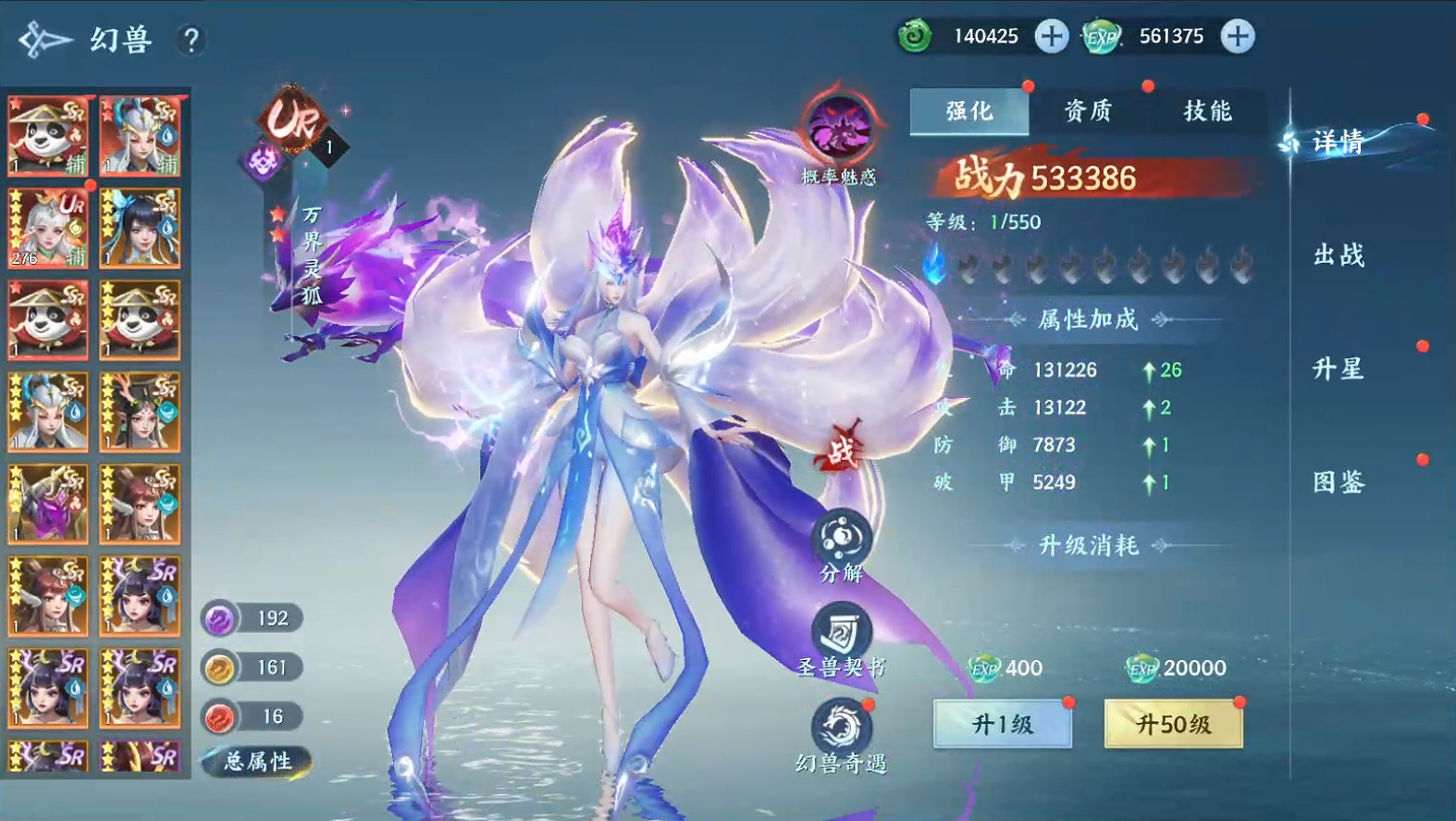Select the panda SR pet thumbnail
This screenshot has height=821, width=1456.
tap(47, 135)
